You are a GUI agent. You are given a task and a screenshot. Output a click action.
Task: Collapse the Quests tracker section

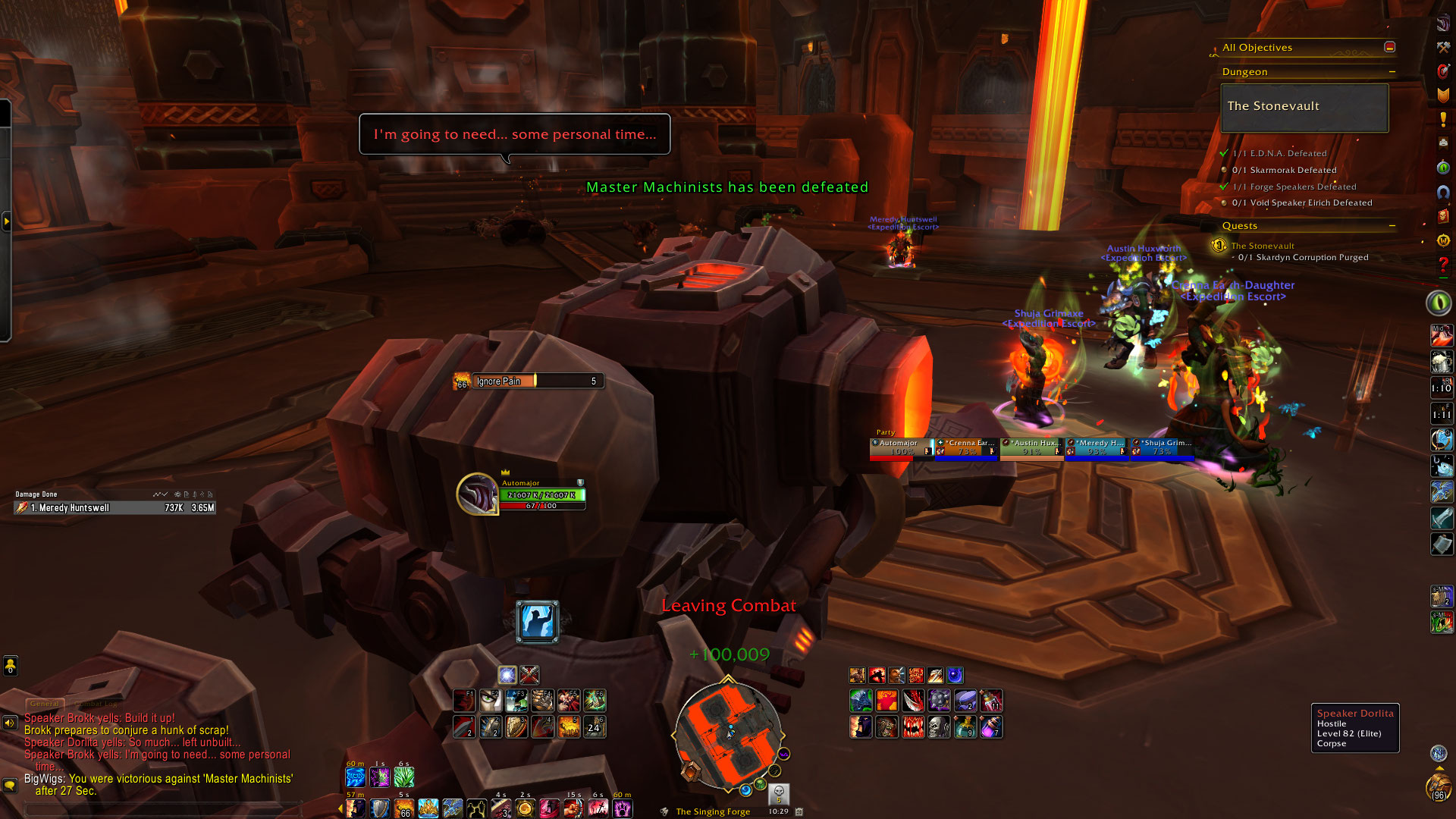[x=1392, y=226]
